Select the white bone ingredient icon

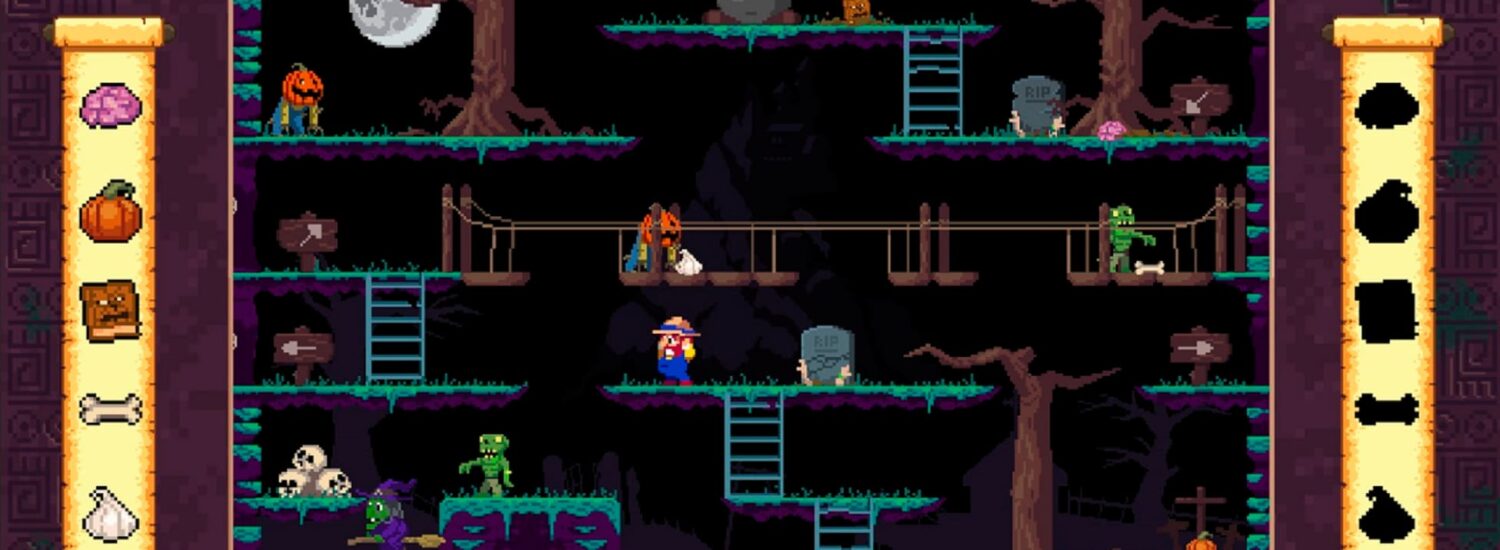(x=110, y=409)
